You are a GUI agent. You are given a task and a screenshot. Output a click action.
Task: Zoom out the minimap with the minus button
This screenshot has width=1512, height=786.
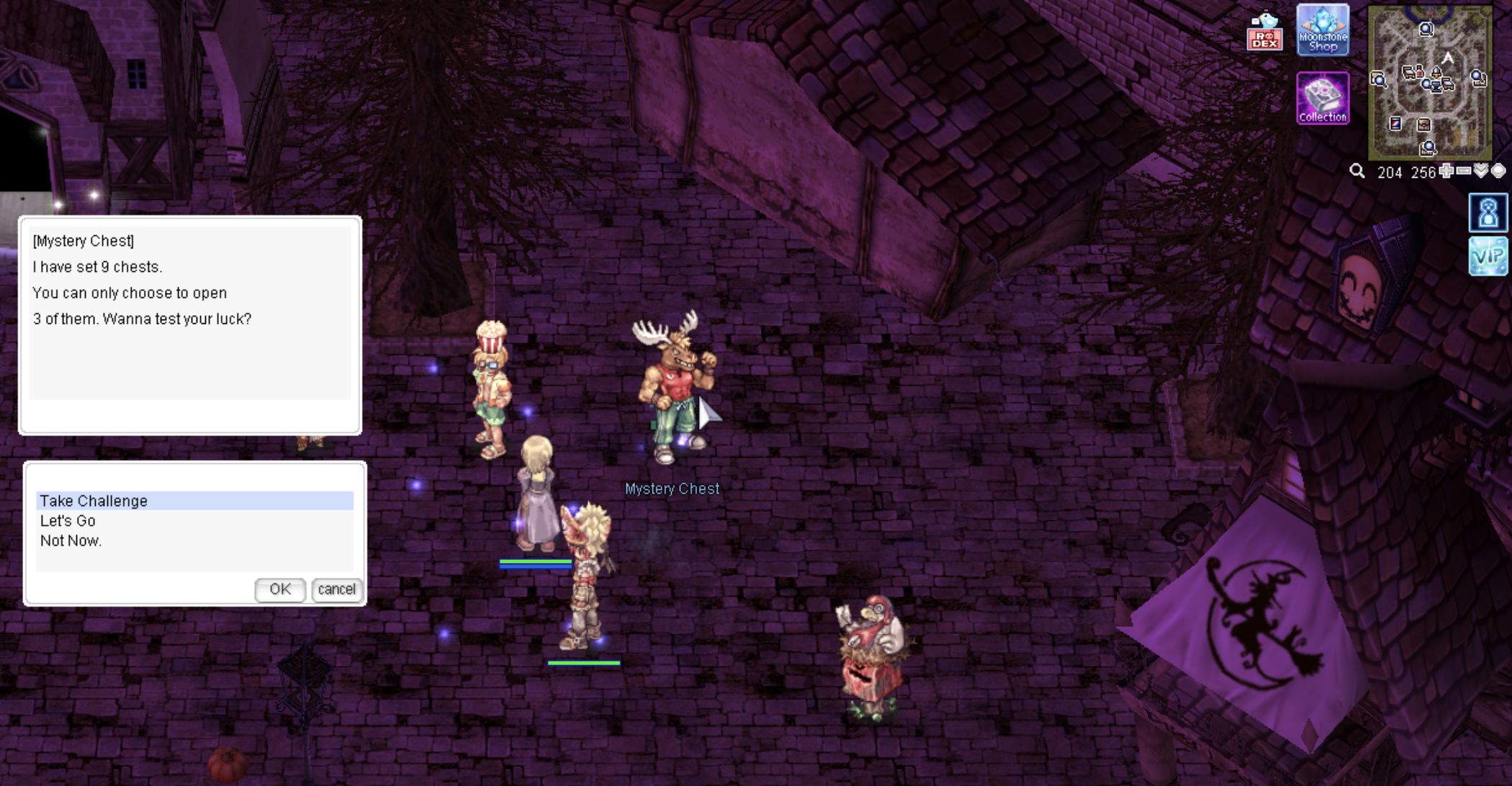[1464, 171]
